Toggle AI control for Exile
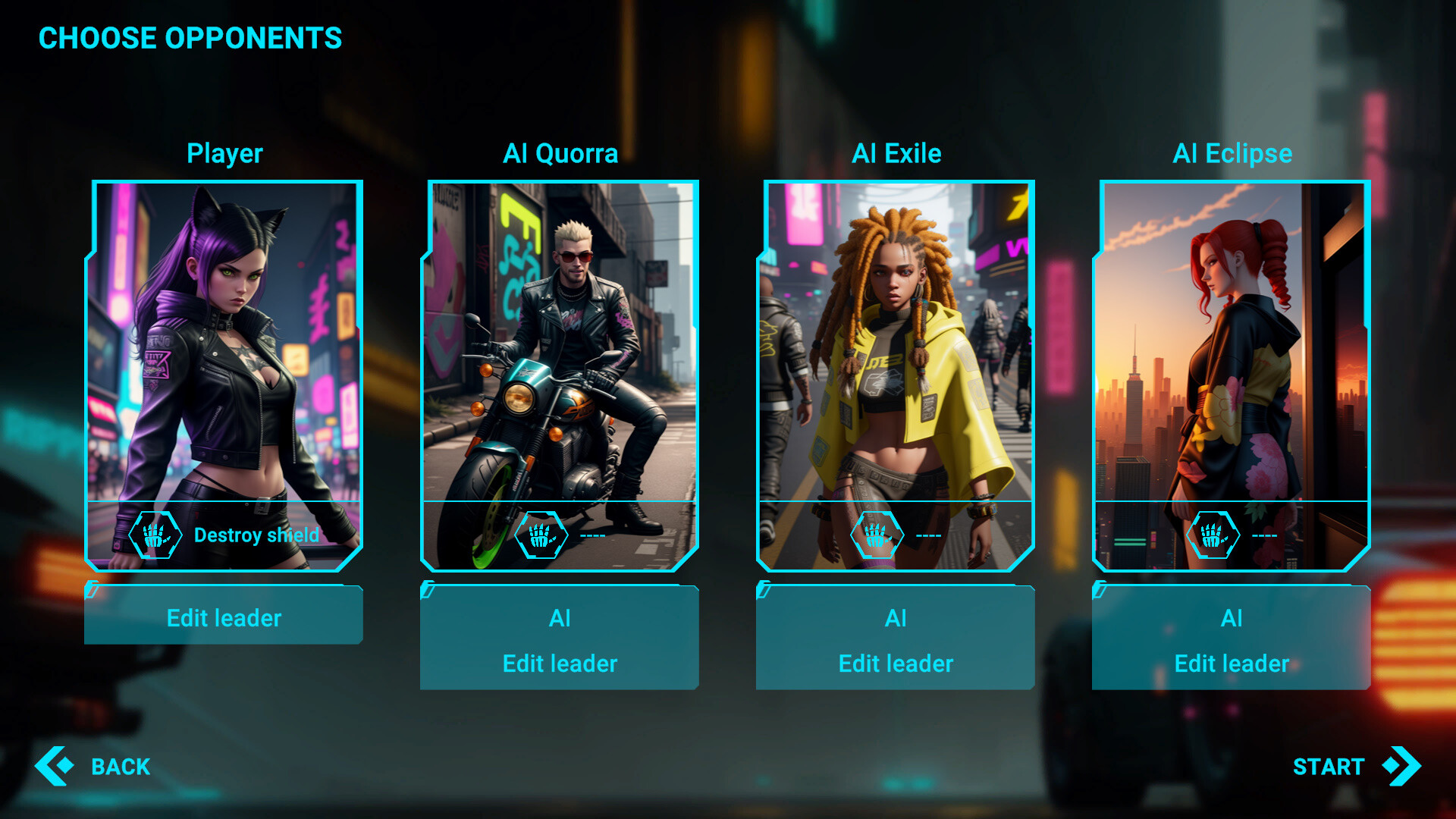Screen dimensions: 1456x819 point(895,618)
